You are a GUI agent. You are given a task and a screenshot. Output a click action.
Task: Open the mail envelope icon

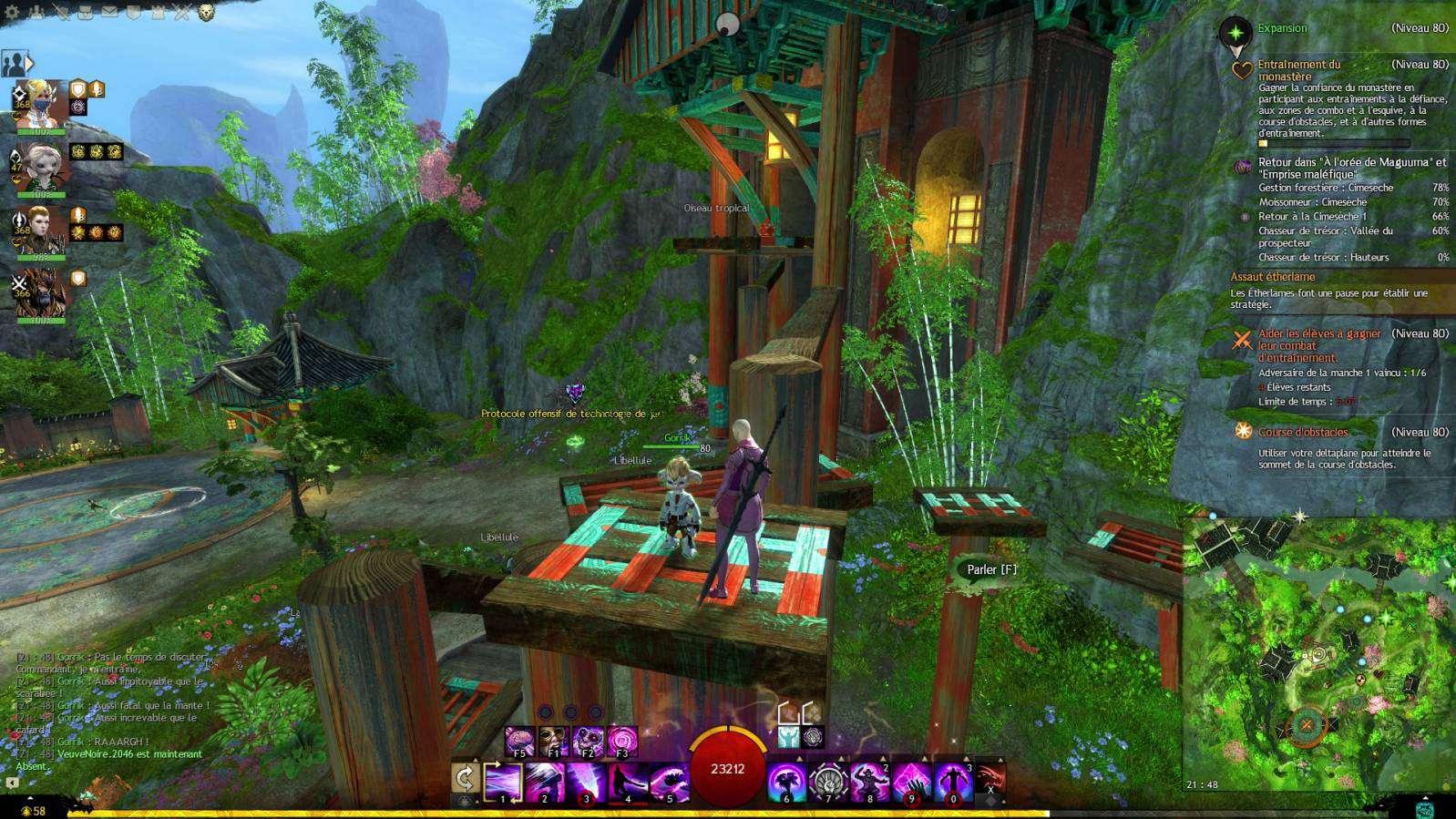point(109,13)
